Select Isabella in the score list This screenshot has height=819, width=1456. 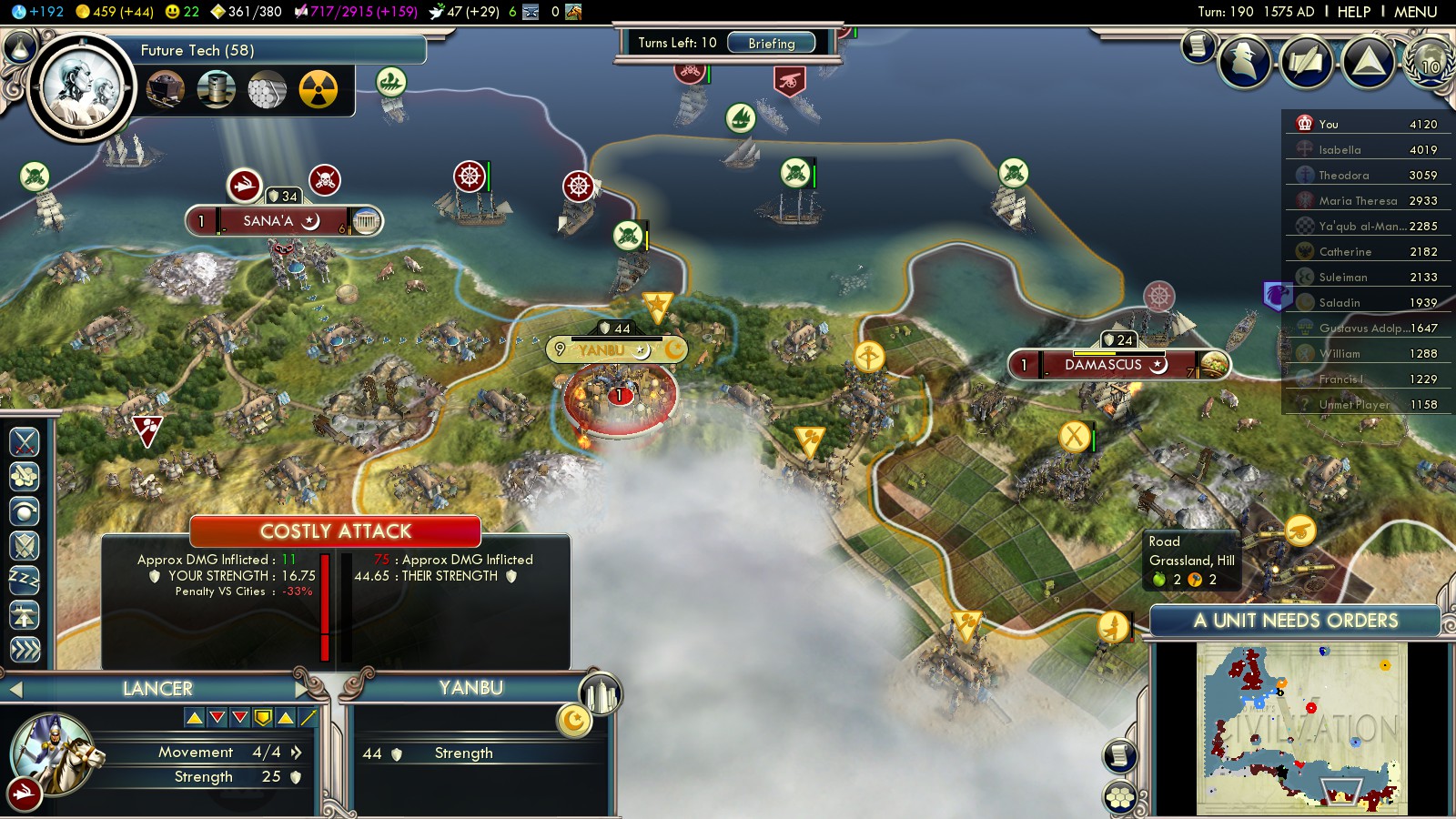click(x=1340, y=150)
